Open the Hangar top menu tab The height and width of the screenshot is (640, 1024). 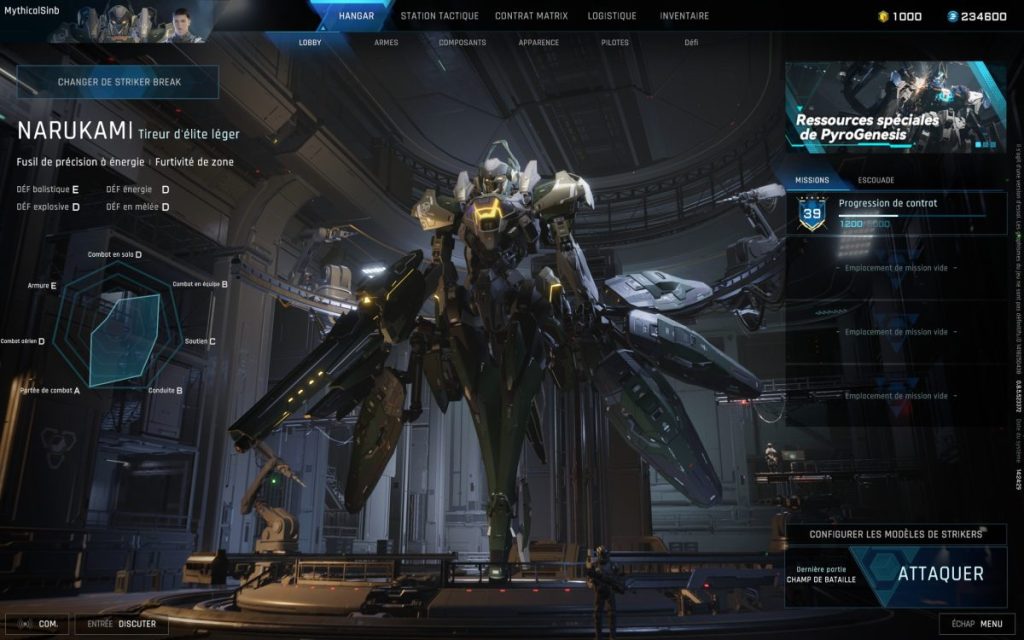click(356, 16)
